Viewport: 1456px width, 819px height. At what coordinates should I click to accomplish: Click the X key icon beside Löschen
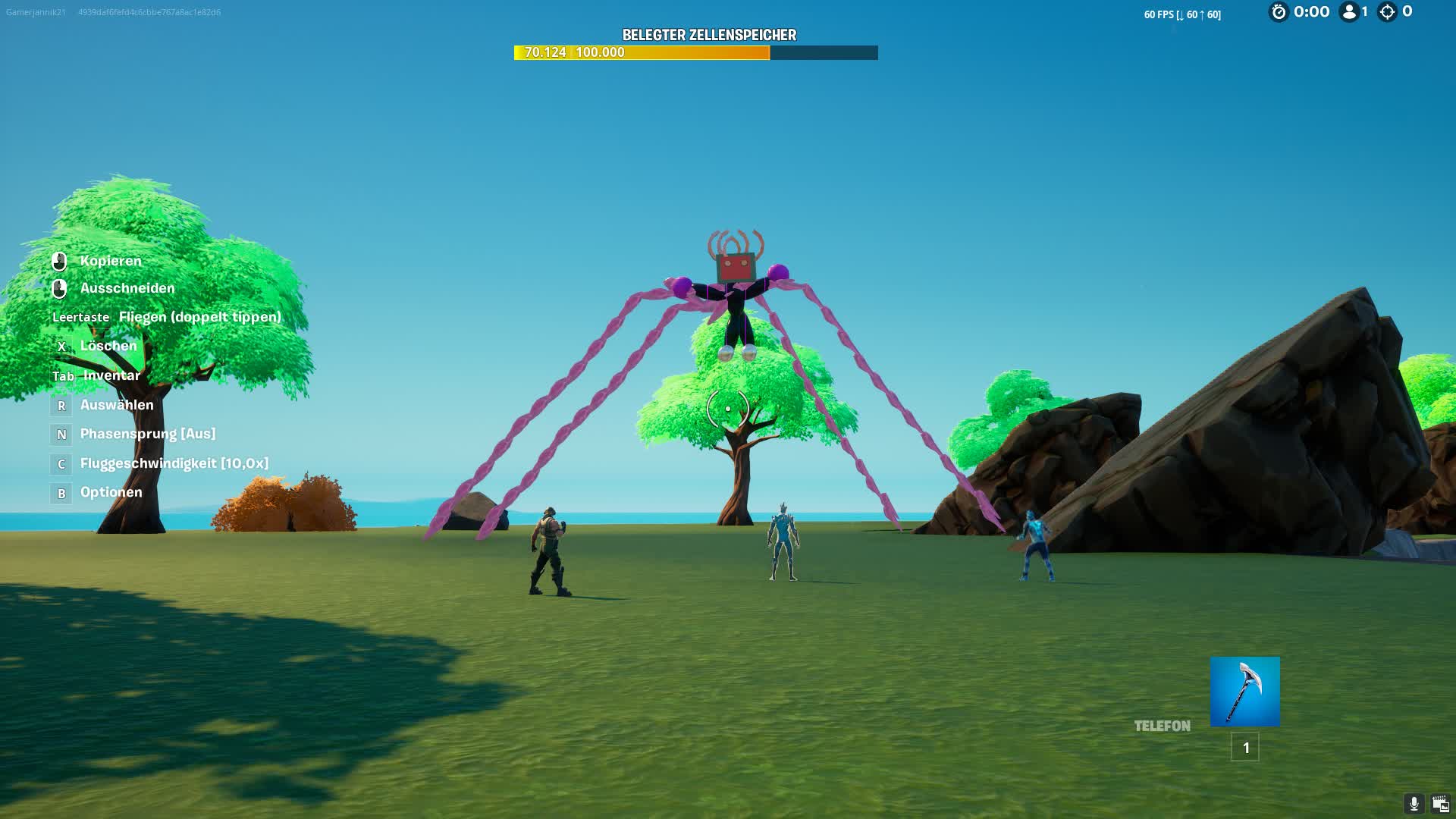click(x=61, y=346)
